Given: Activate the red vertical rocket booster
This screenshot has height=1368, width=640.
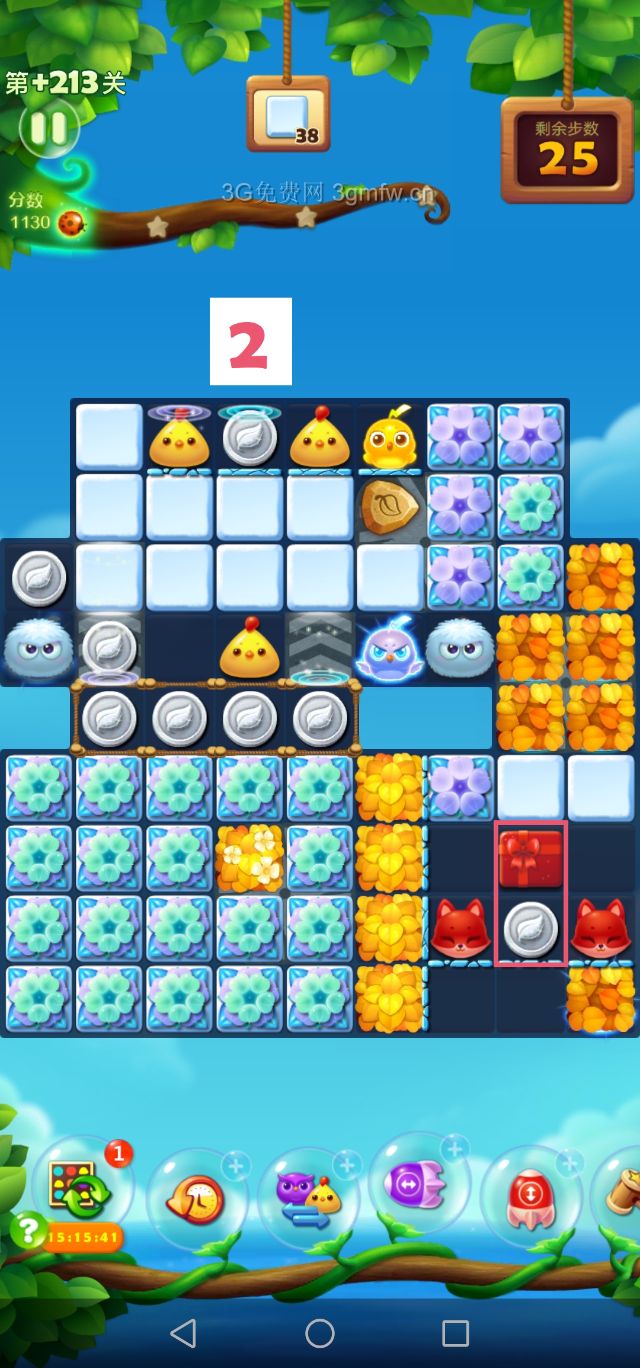Looking at the screenshot, I should pos(530,1195).
